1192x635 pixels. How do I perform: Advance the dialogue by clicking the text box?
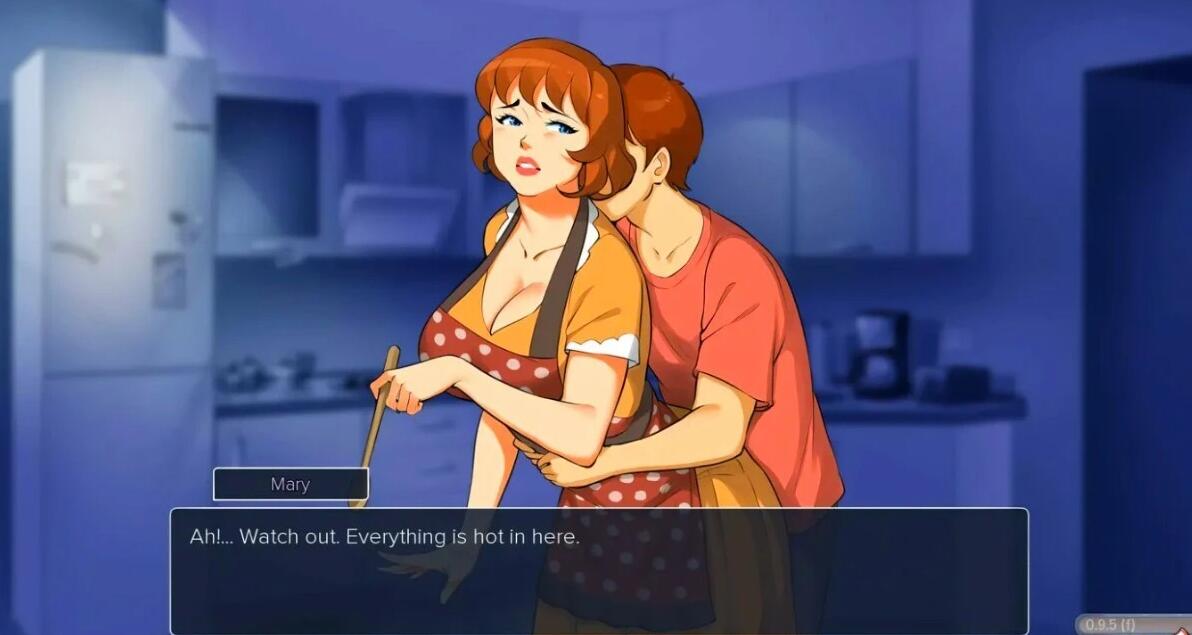[x=598, y=570]
